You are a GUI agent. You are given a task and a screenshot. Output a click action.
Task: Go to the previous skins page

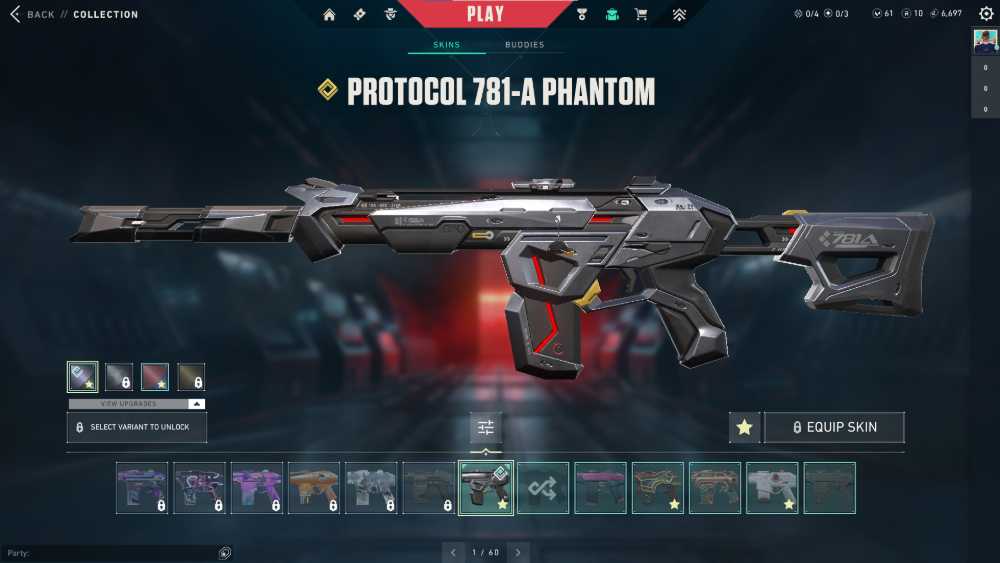(x=453, y=552)
